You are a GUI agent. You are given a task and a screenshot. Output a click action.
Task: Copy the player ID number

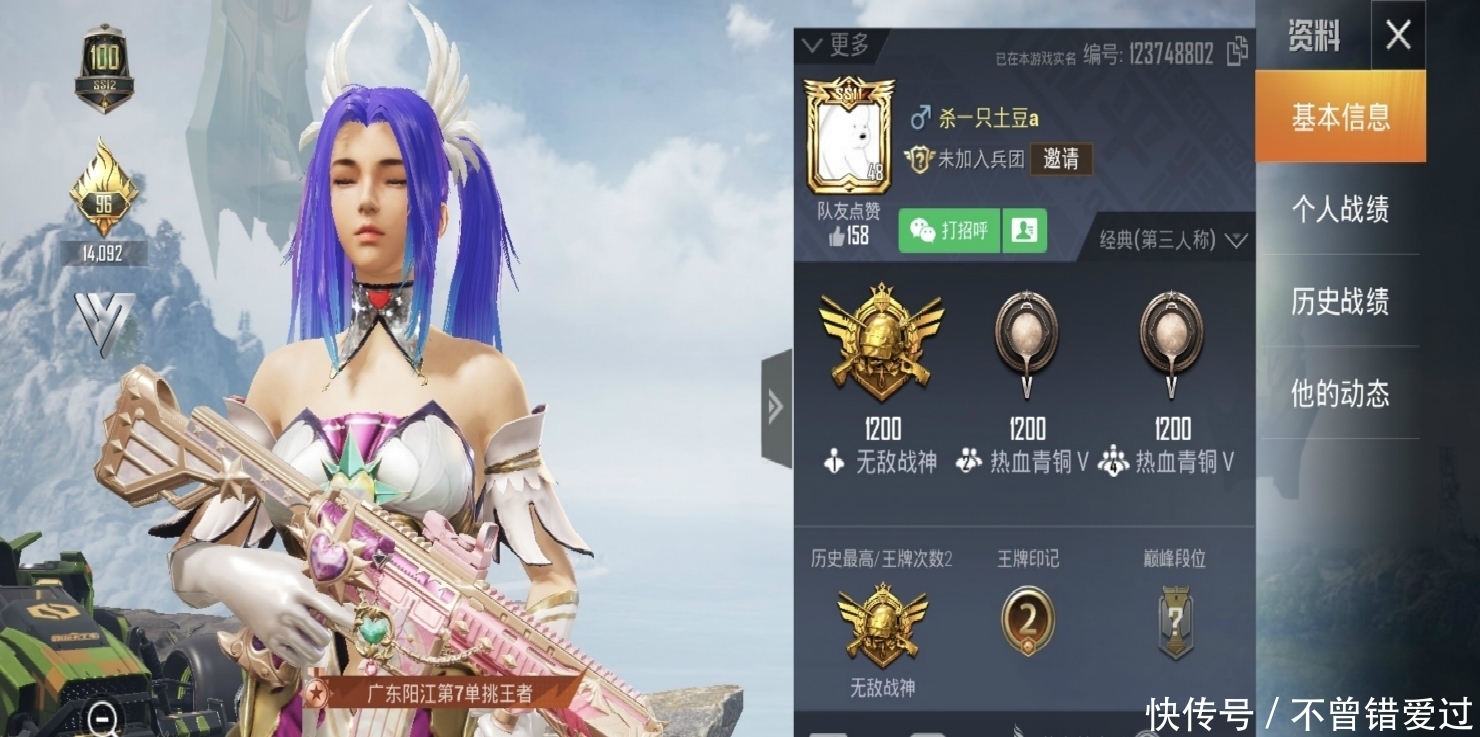(1237, 51)
